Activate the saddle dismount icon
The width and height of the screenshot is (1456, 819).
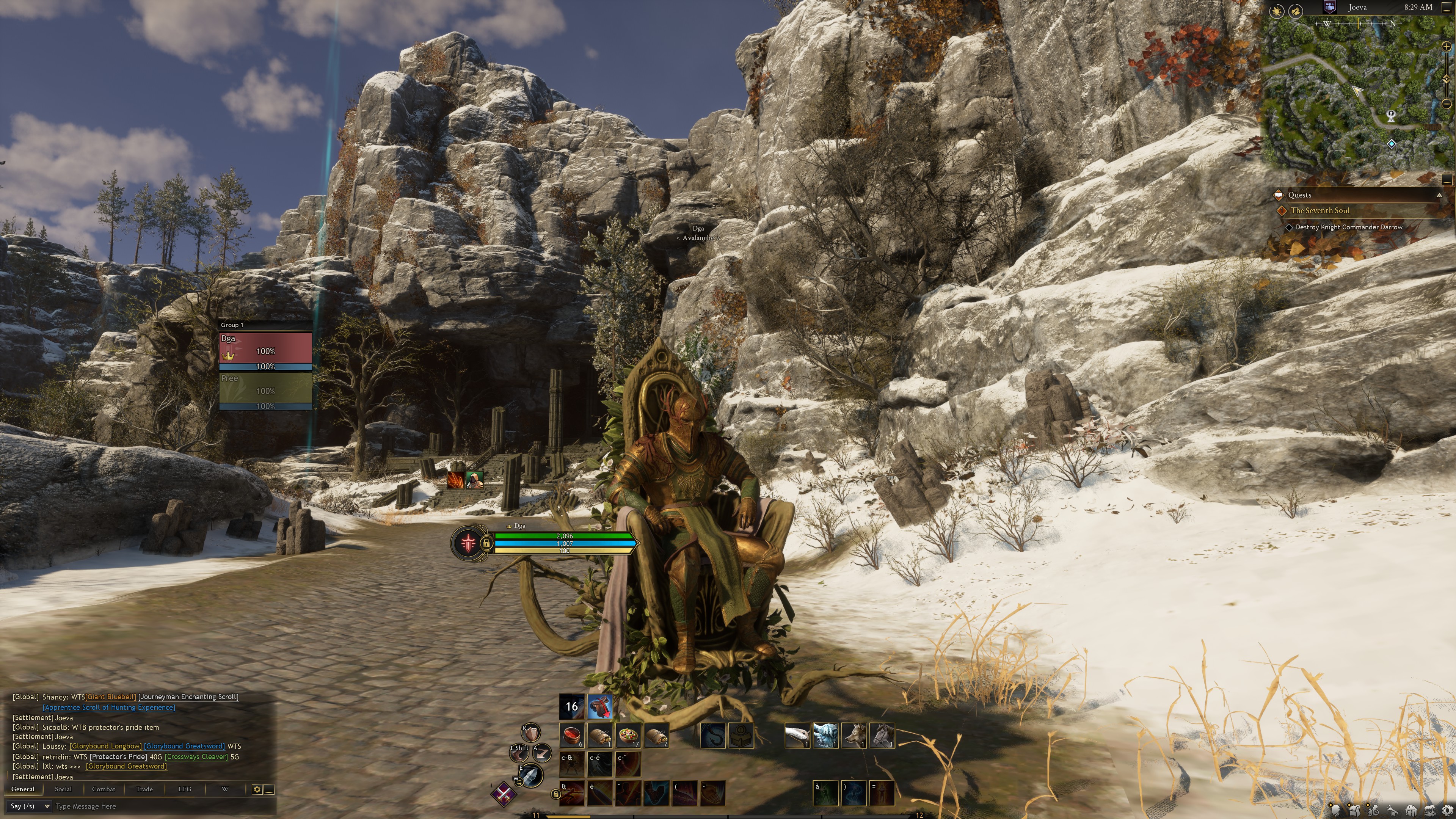[x=600, y=706]
